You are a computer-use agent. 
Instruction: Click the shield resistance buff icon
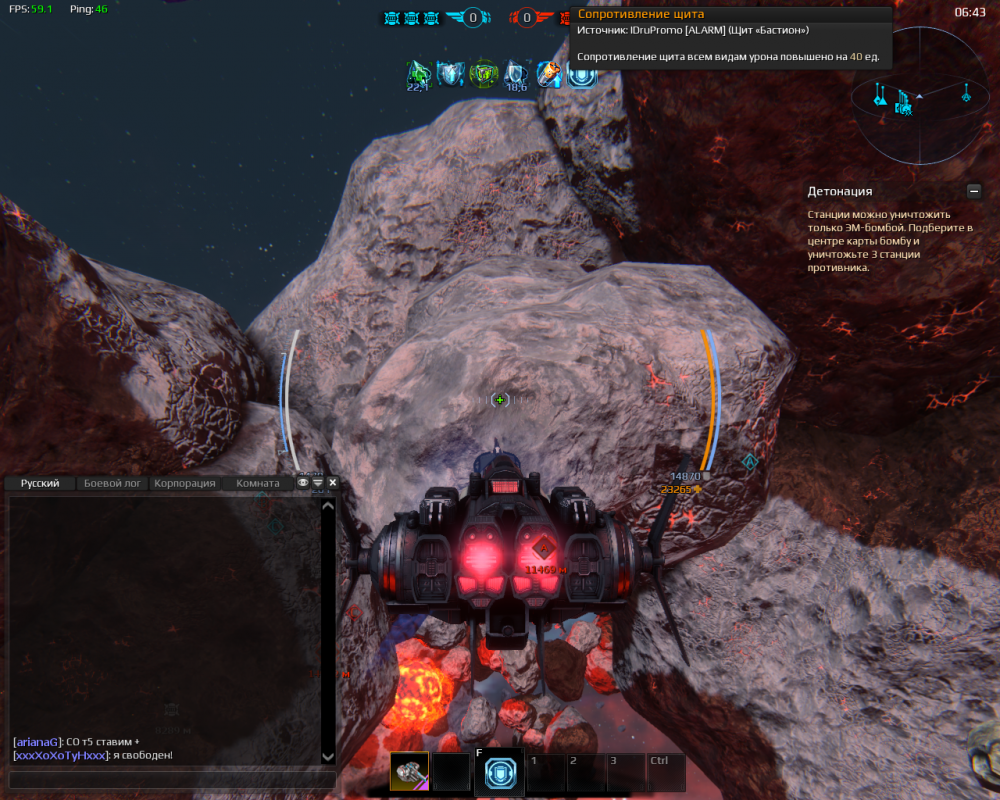pos(582,74)
